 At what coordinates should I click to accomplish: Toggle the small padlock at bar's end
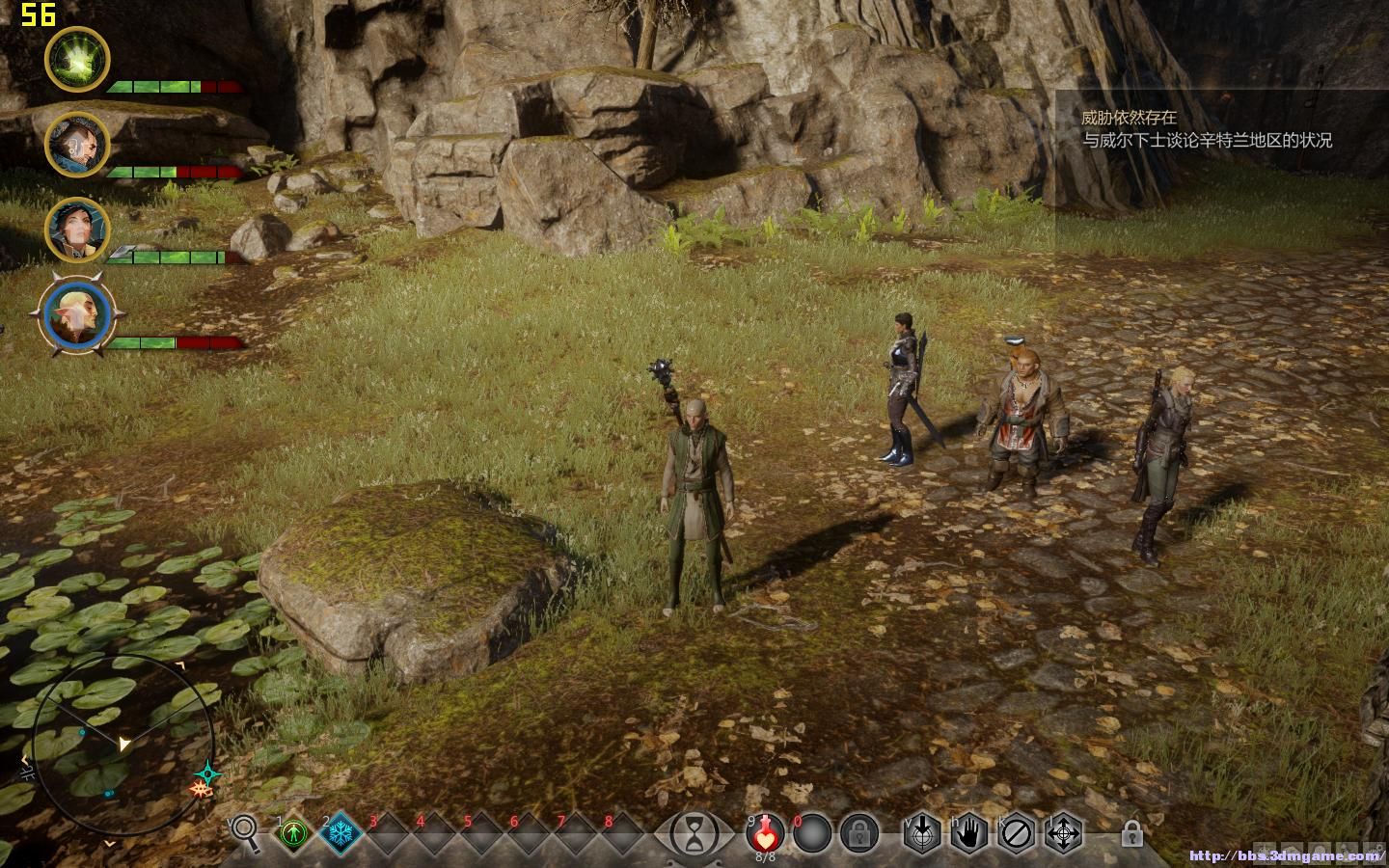click(1132, 832)
